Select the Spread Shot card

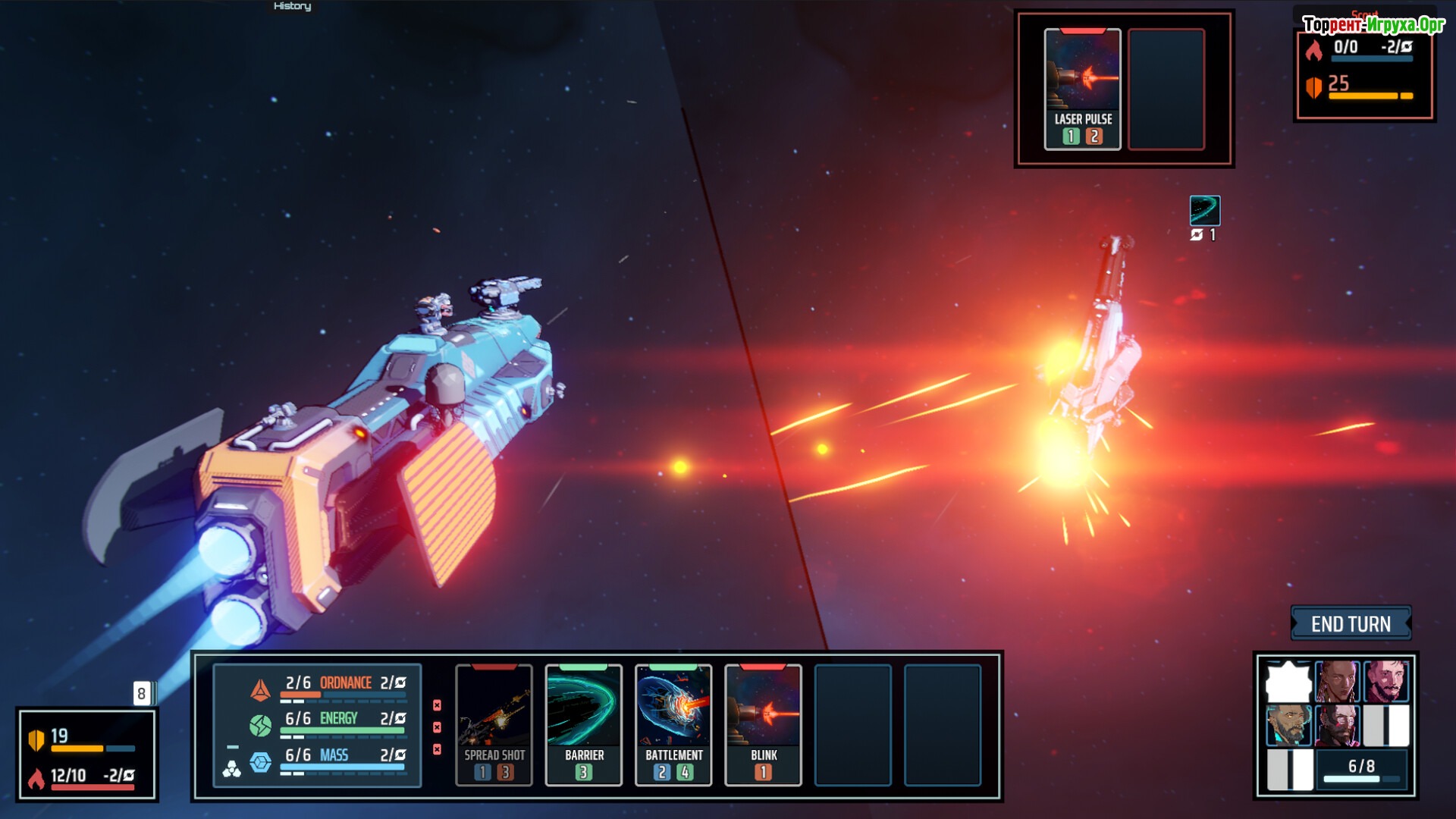494,725
